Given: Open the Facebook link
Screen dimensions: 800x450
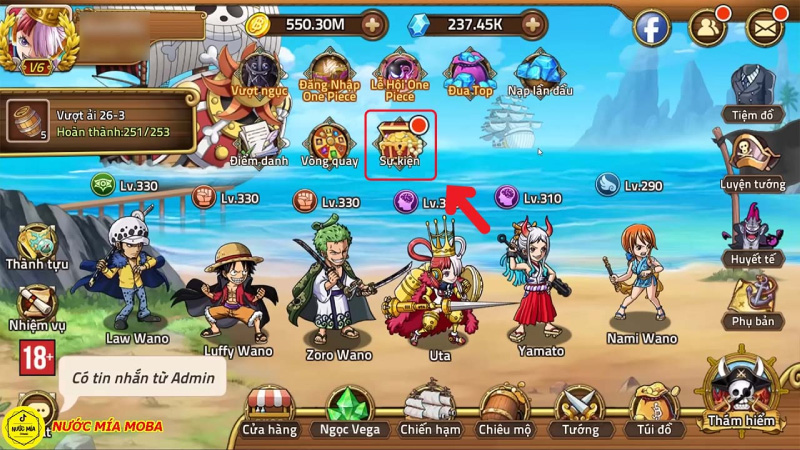Looking at the screenshot, I should click(651, 27).
